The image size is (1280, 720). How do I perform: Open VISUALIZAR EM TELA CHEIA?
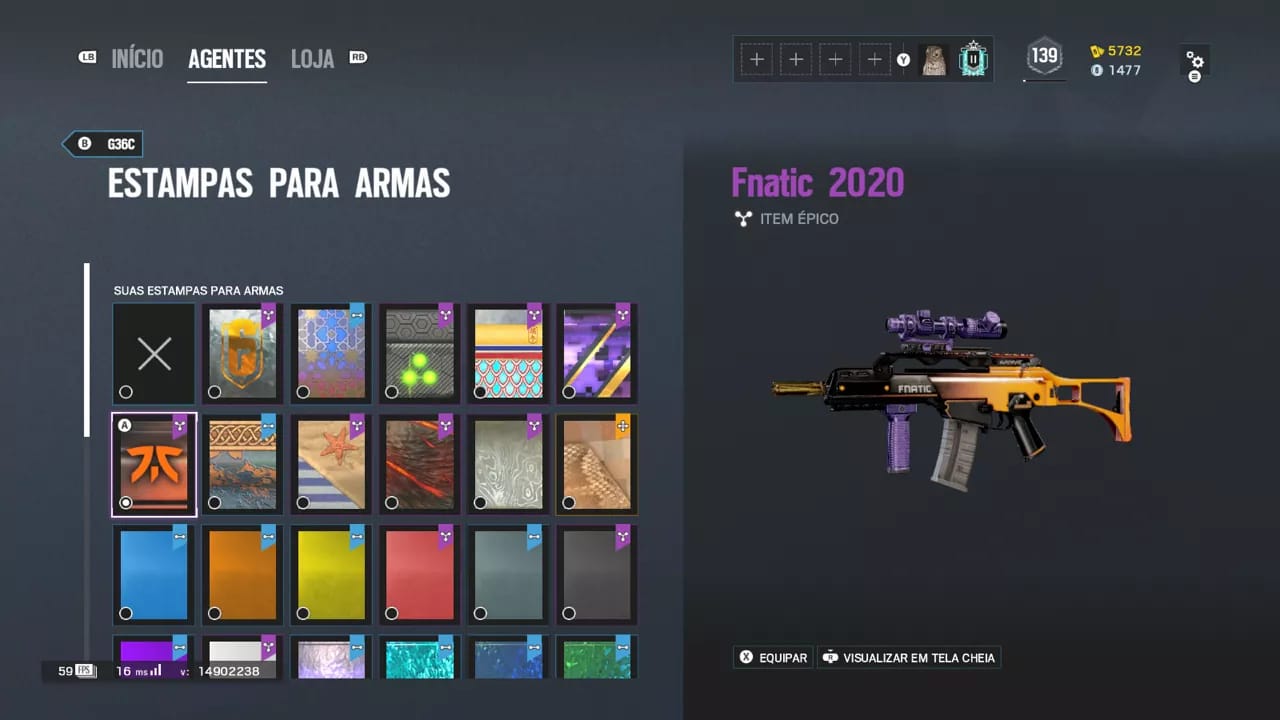tap(909, 657)
